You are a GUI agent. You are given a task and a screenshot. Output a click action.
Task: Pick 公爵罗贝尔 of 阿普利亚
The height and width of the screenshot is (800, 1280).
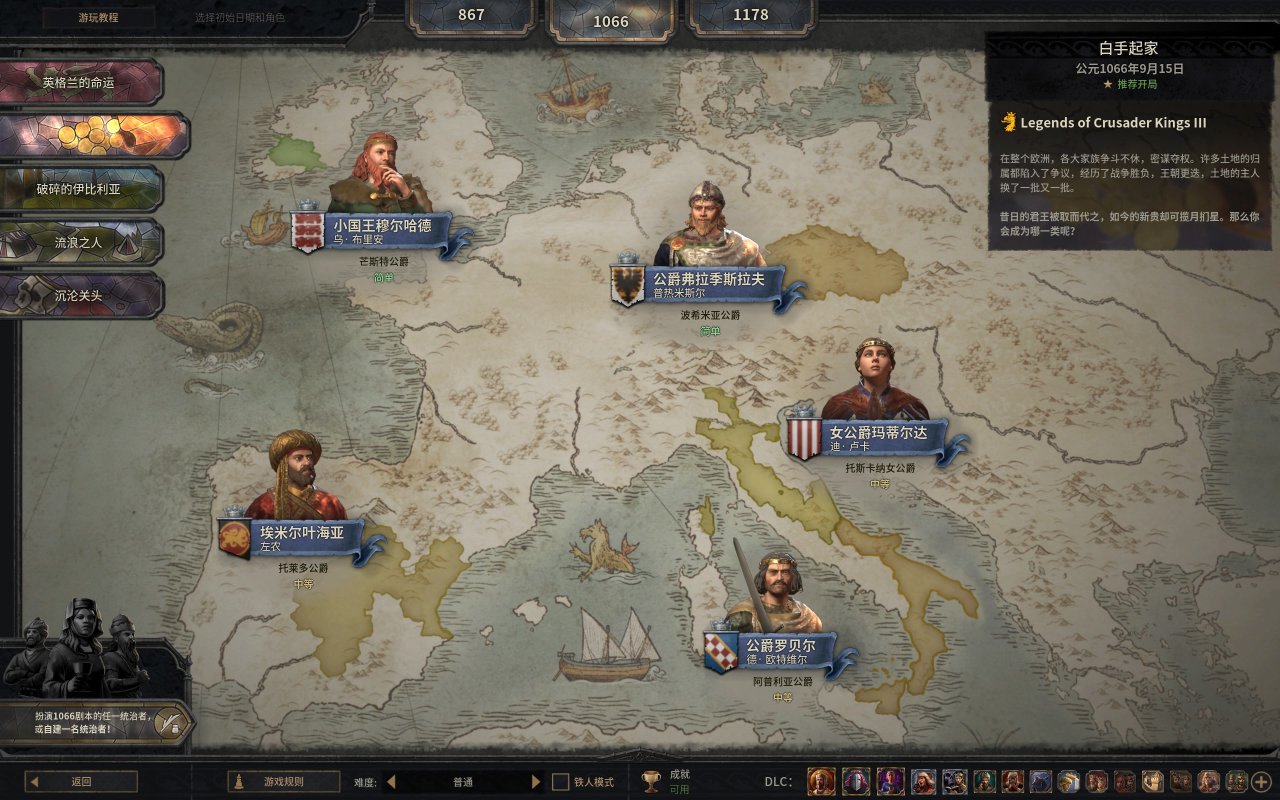tap(775, 651)
